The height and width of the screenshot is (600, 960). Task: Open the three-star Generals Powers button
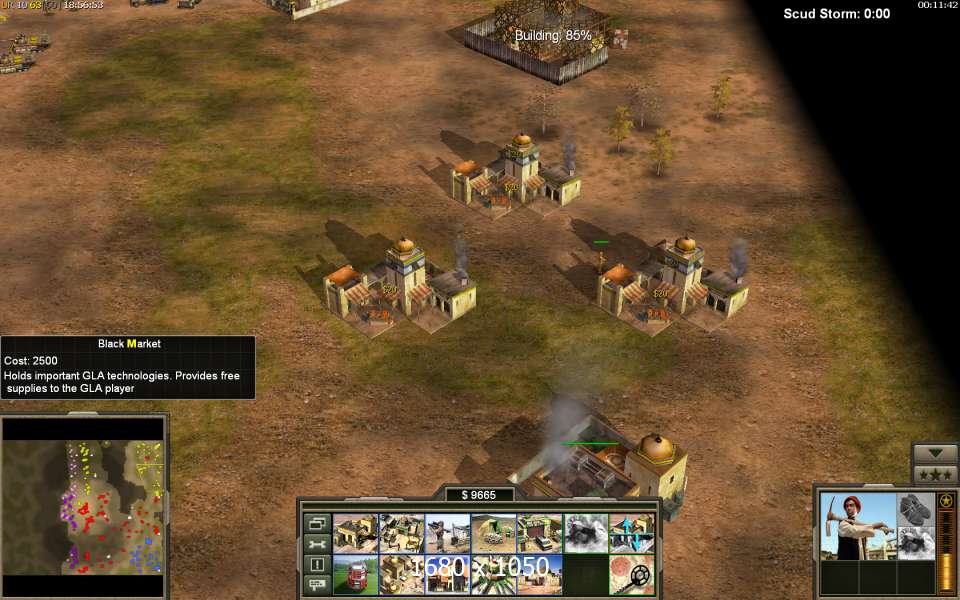936,474
